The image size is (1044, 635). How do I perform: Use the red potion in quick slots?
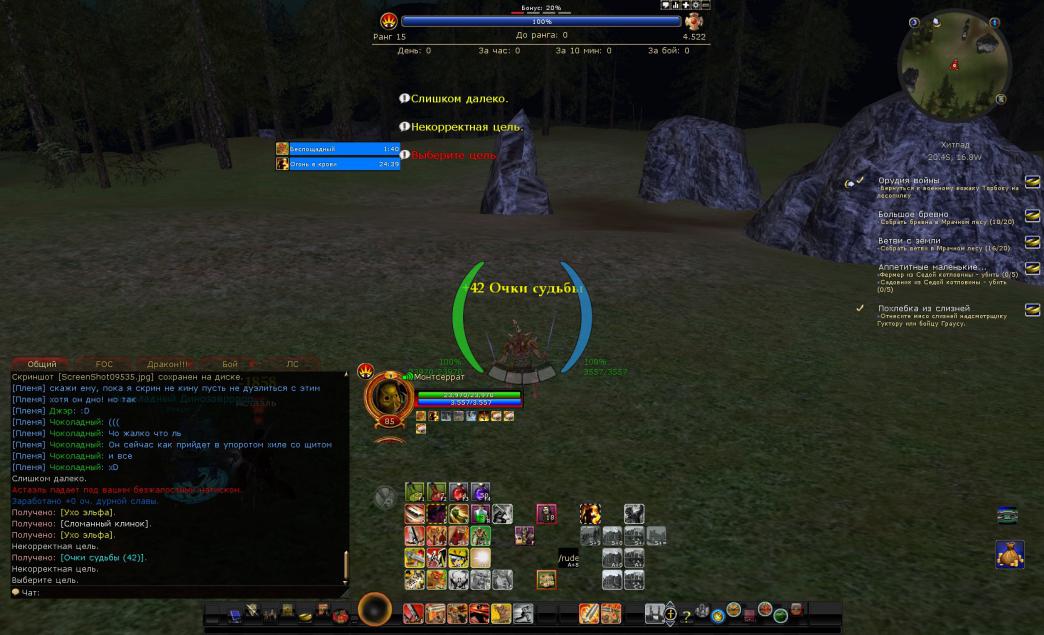(458, 492)
